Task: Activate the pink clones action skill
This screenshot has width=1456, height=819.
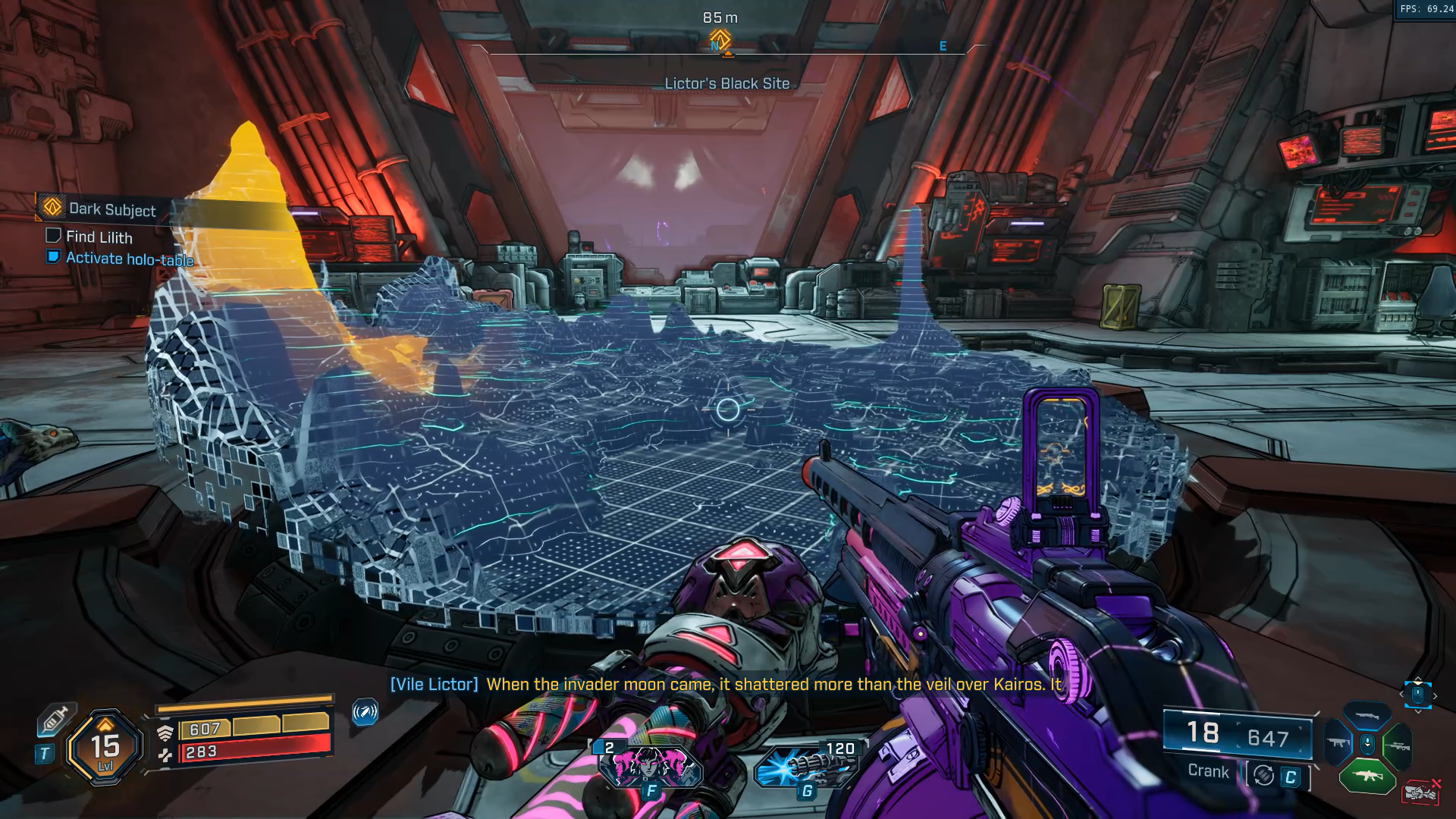Action: (x=650, y=766)
